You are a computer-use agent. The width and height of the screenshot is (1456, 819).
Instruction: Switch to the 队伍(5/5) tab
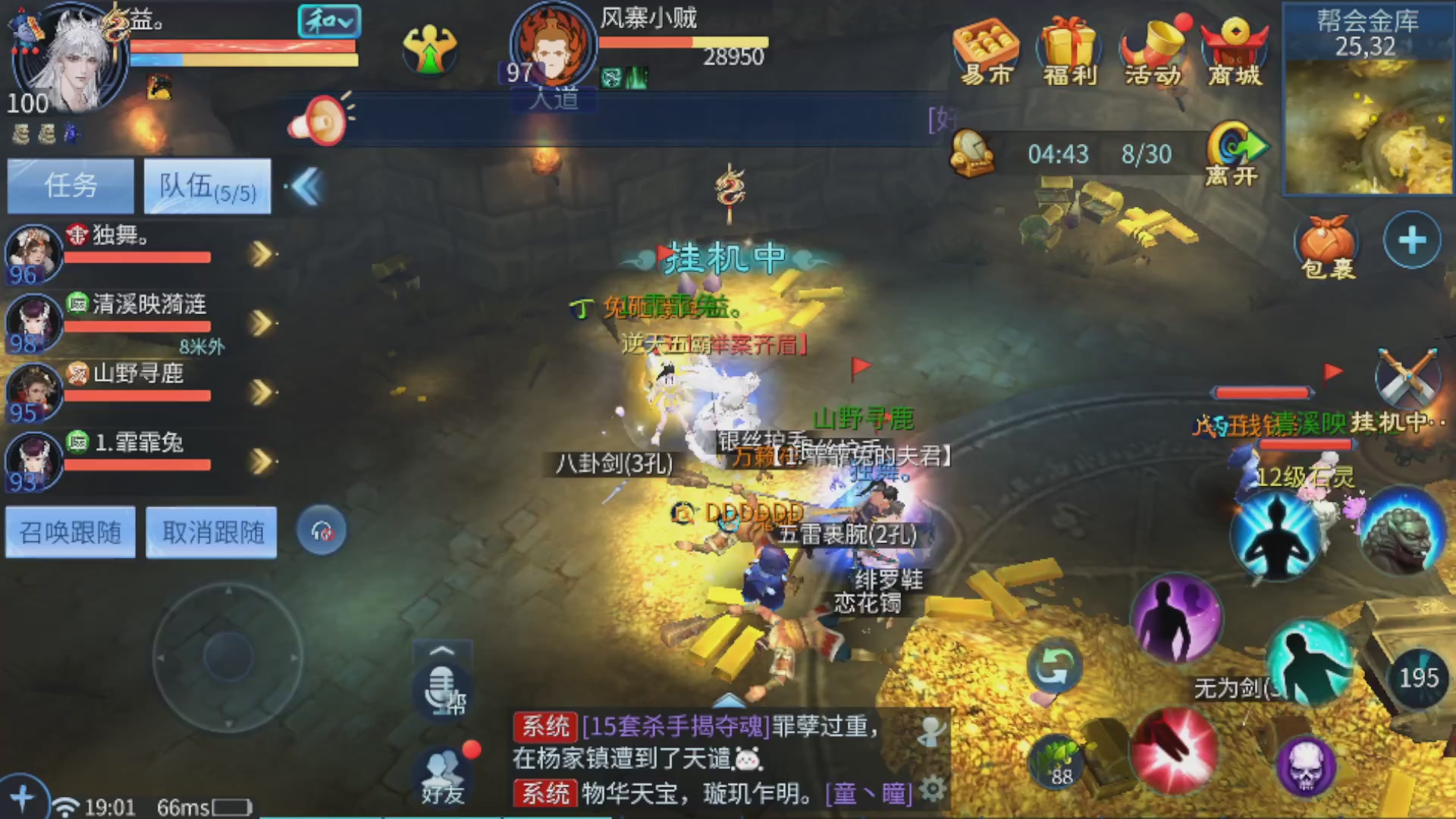coord(208,187)
